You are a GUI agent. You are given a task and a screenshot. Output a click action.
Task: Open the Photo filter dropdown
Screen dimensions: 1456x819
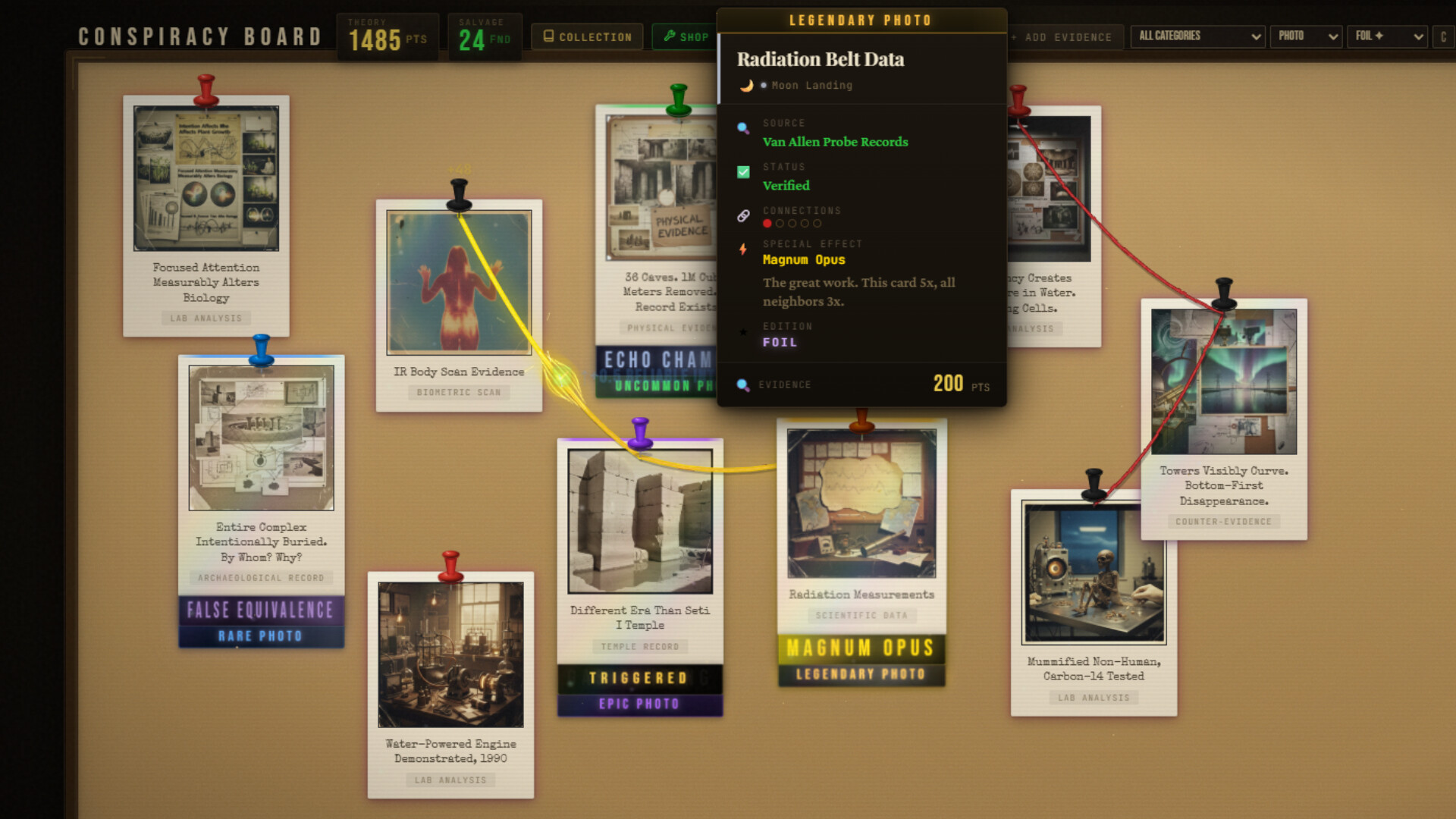1306,36
